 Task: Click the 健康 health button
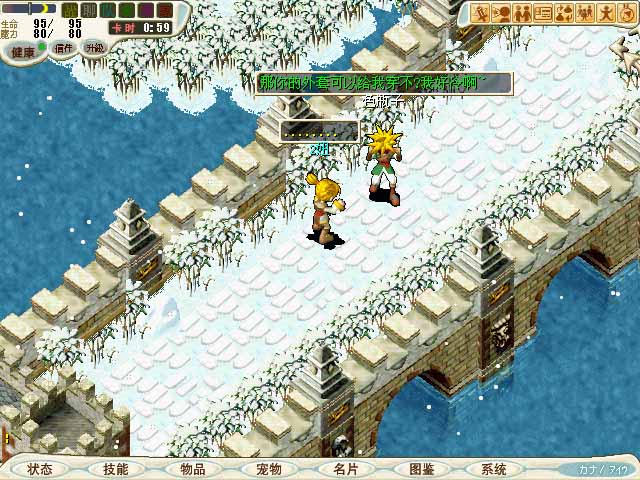pyautogui.click(x=22, y=51)
